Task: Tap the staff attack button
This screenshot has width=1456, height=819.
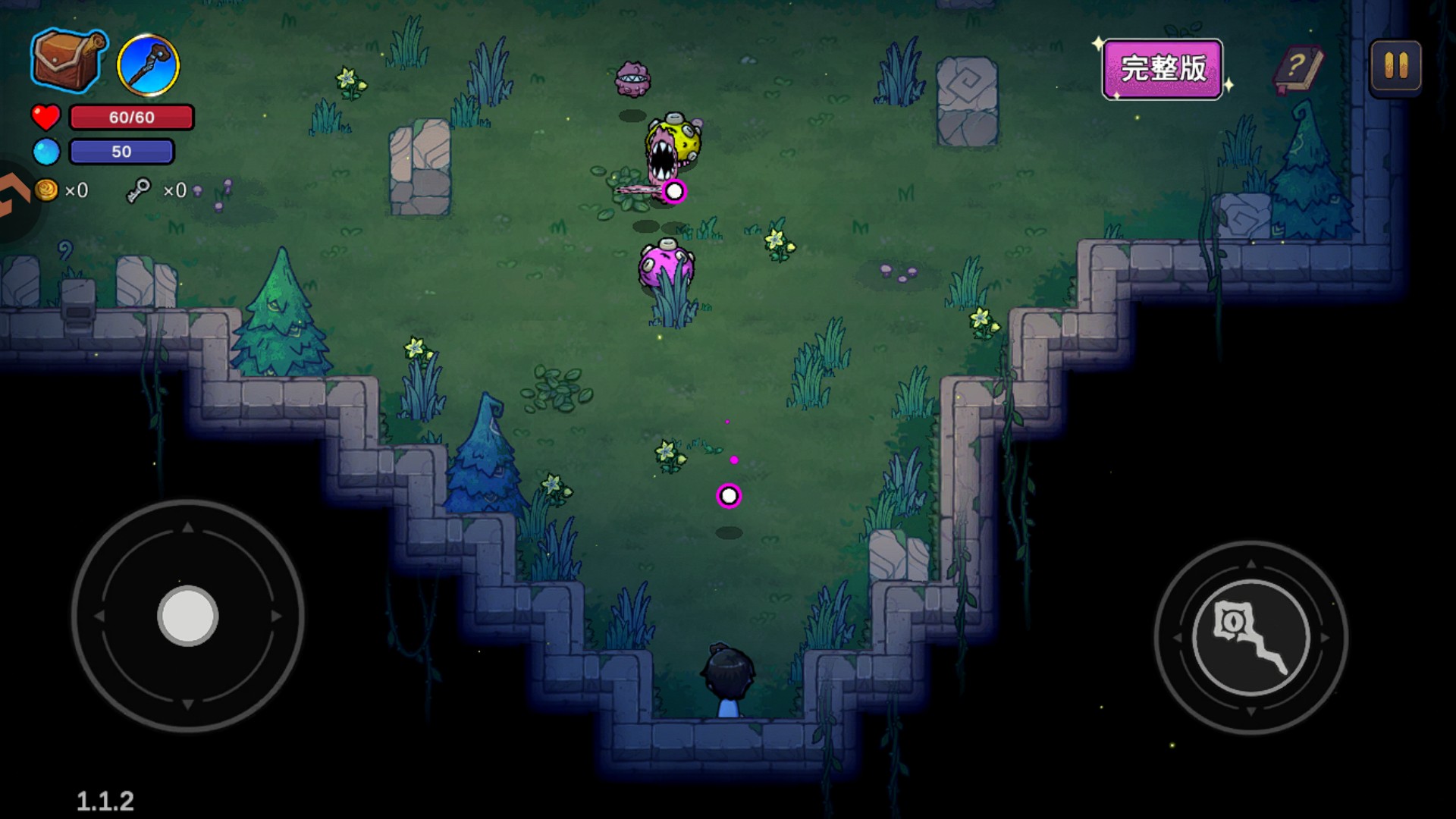Action: click(1251, 638)
